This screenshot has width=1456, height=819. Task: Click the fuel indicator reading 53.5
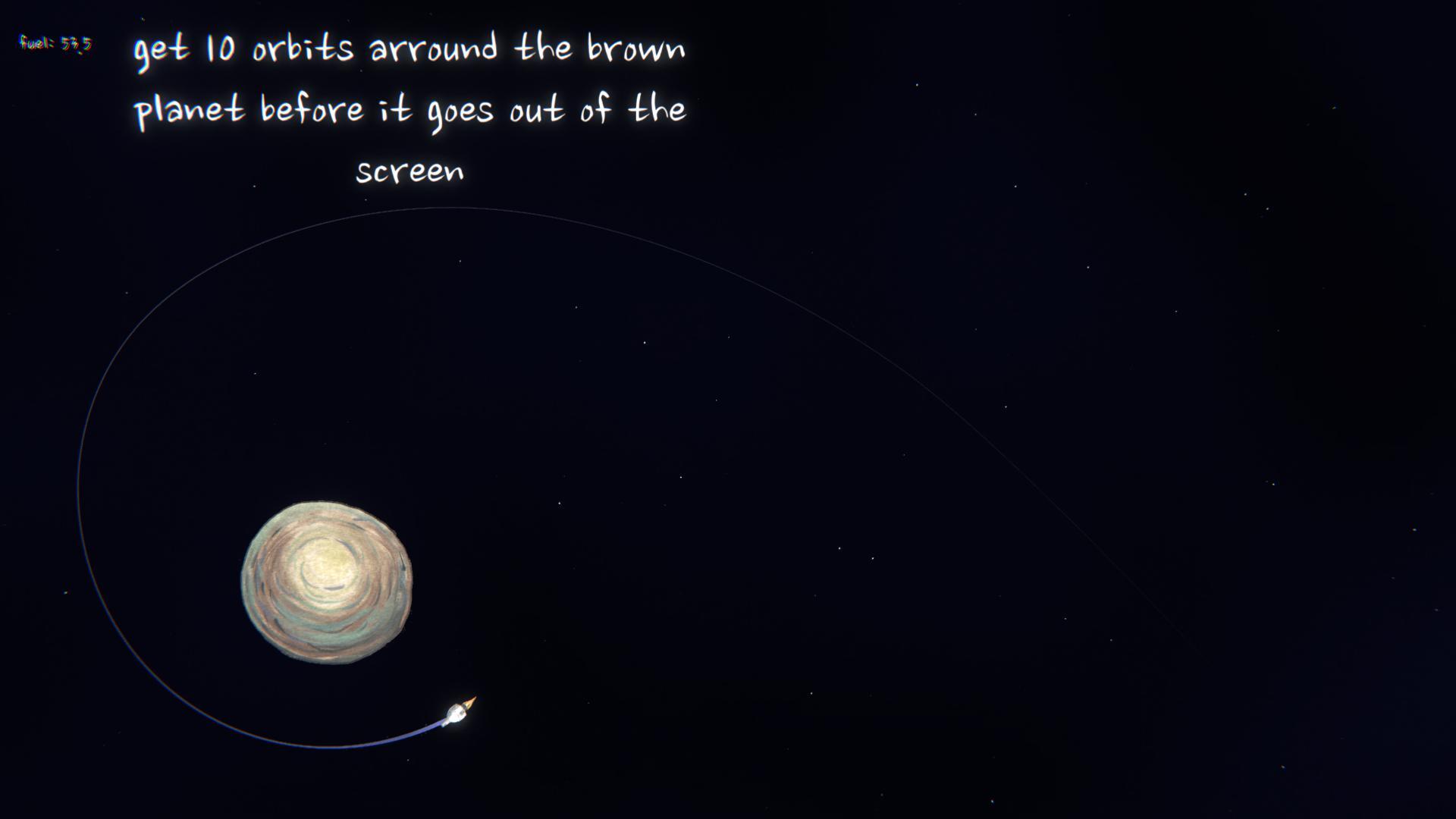pyautogui.click(x=55, y=43)
